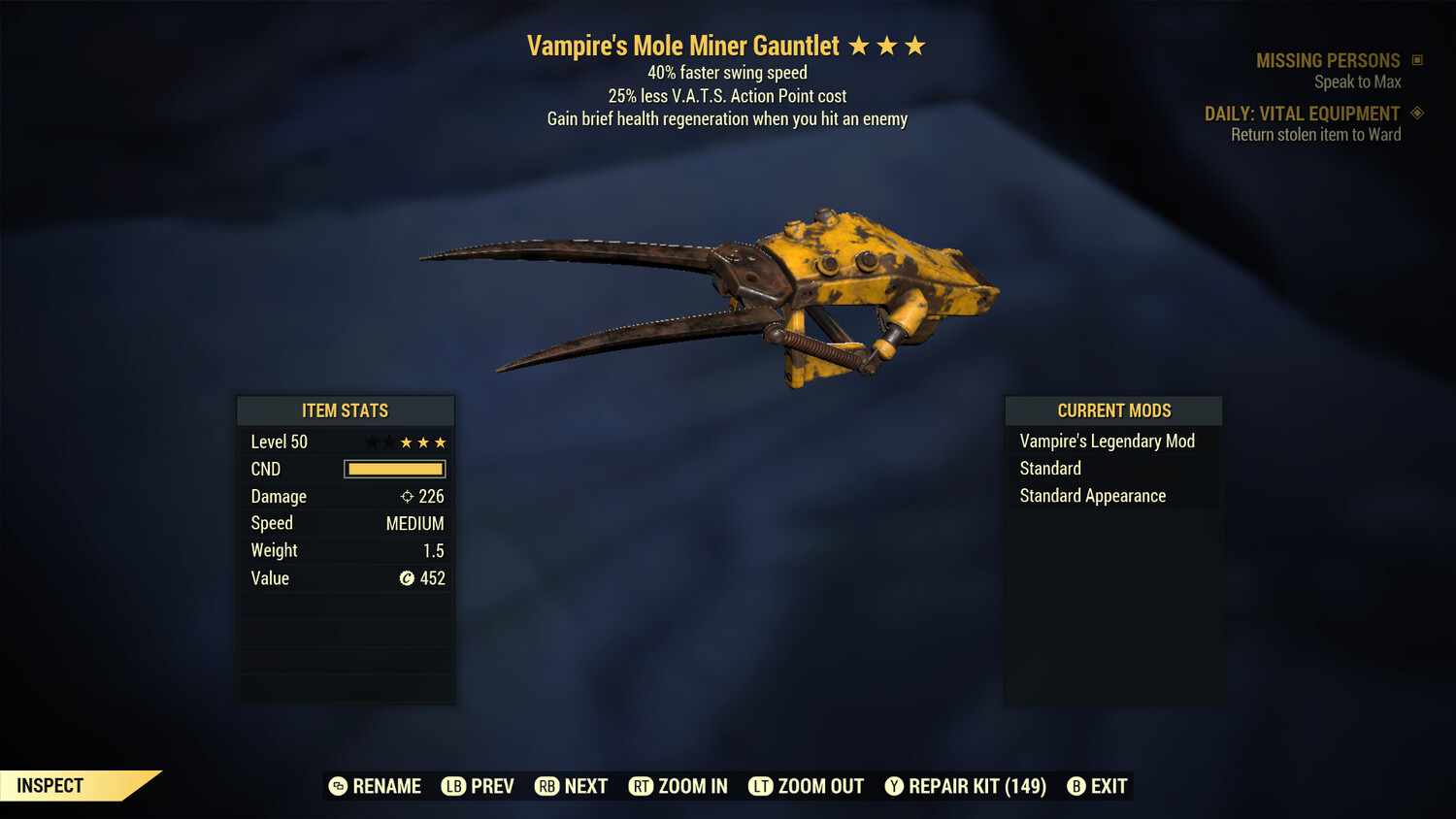Viewport: 1456px width, 819px height.
Task: Use the REPAIR KIT (149) option
Action: 966,786
